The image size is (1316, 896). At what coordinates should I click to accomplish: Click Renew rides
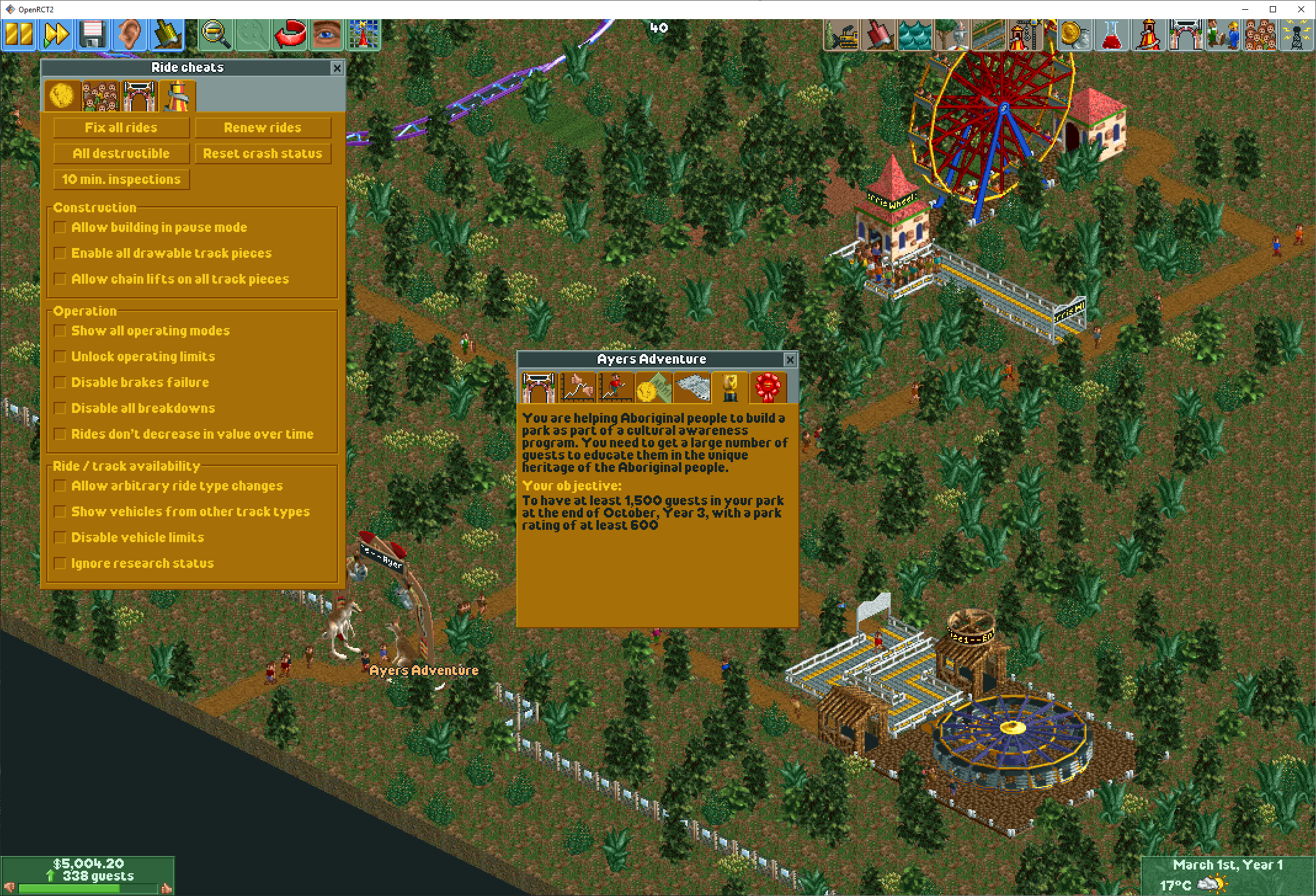[263, 127]
